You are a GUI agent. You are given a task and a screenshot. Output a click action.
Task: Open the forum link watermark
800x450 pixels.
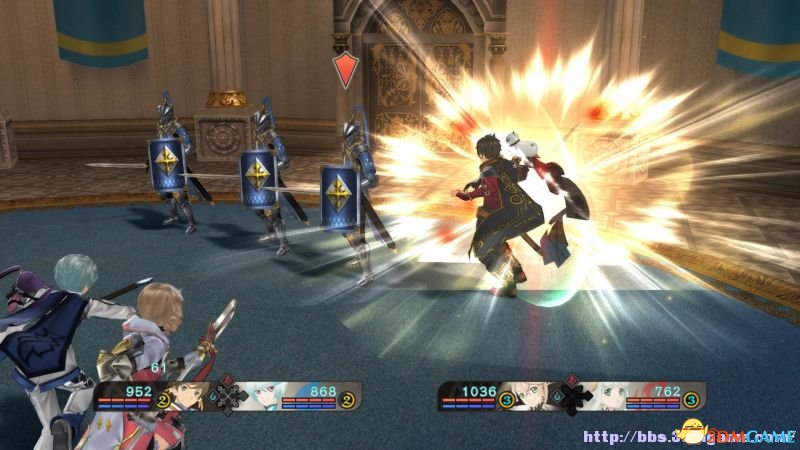pos(688,436)
